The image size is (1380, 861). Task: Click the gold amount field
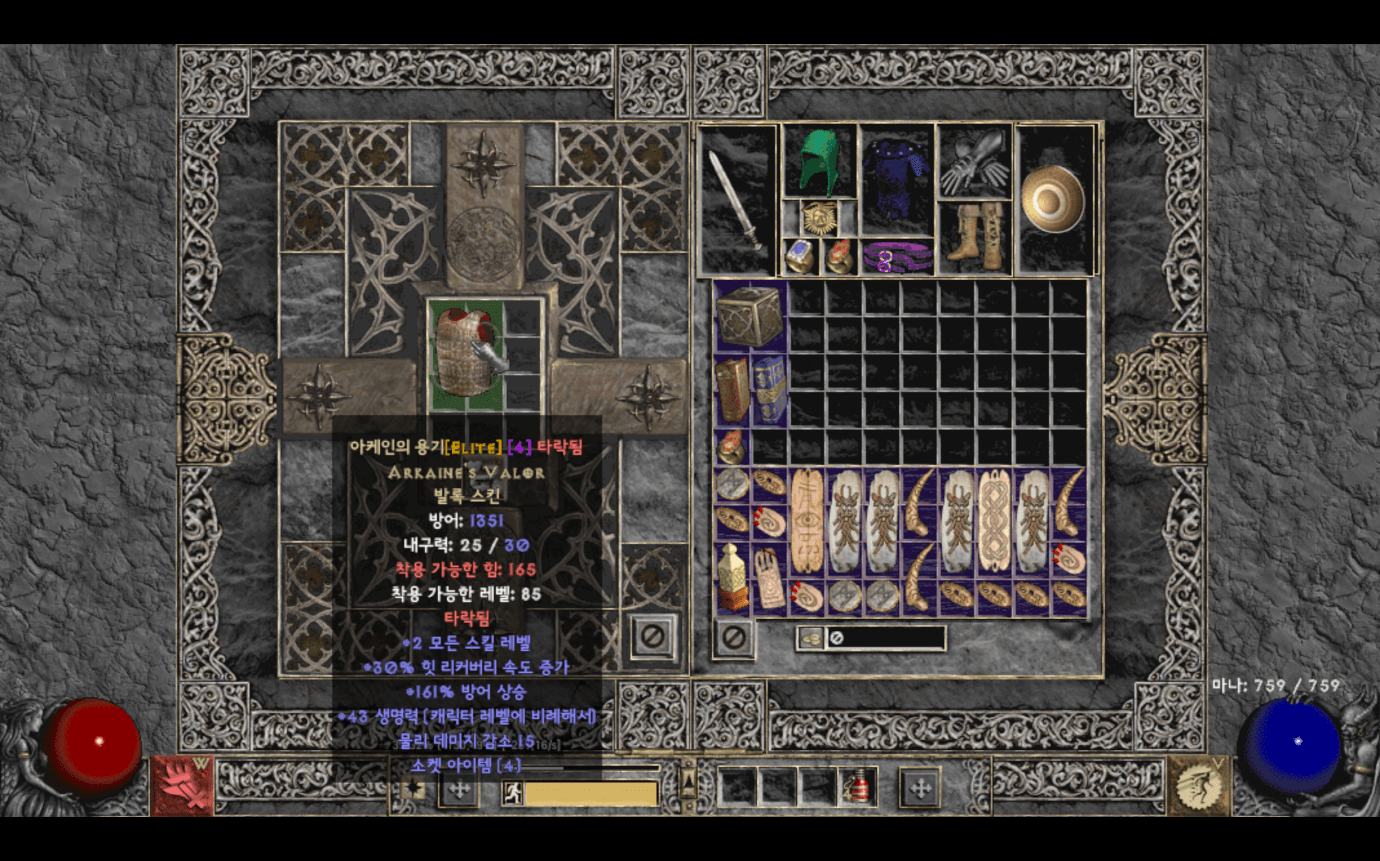click(885, 637)
